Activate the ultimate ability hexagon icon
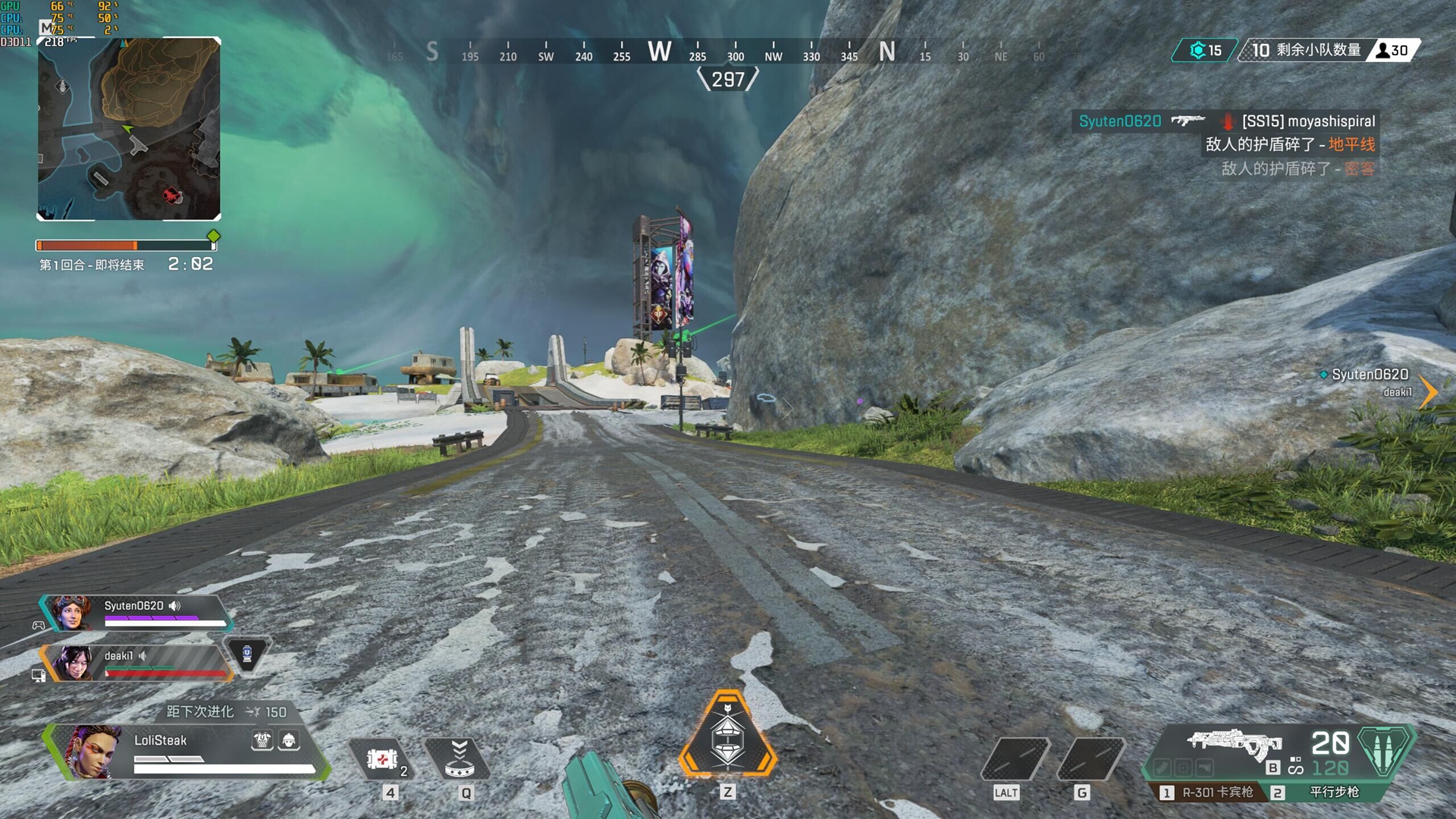The image size is (1456, 819). pyautogui.click(x=727, y=736)
